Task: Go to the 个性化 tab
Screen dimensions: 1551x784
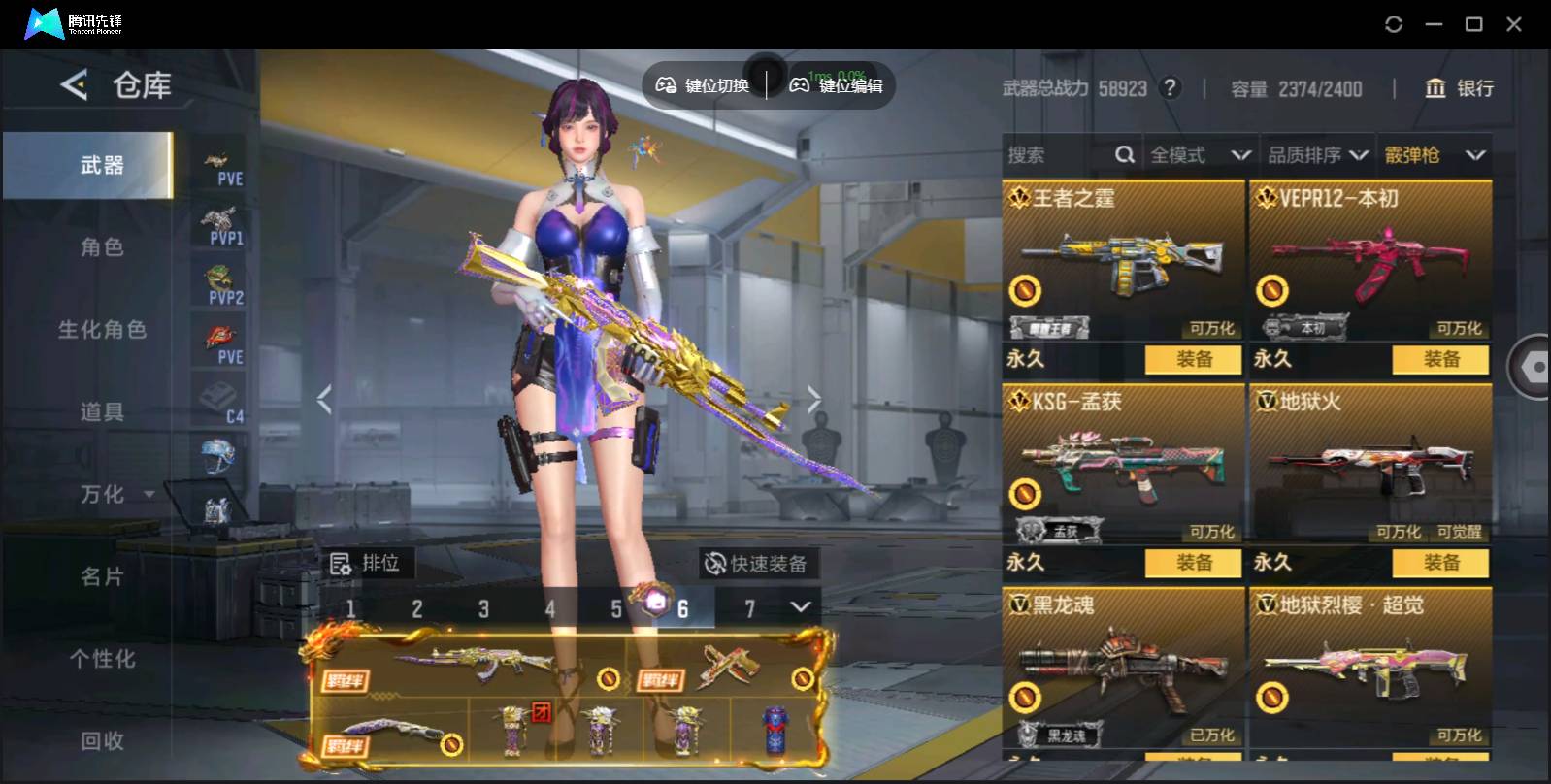Action: 102,660
